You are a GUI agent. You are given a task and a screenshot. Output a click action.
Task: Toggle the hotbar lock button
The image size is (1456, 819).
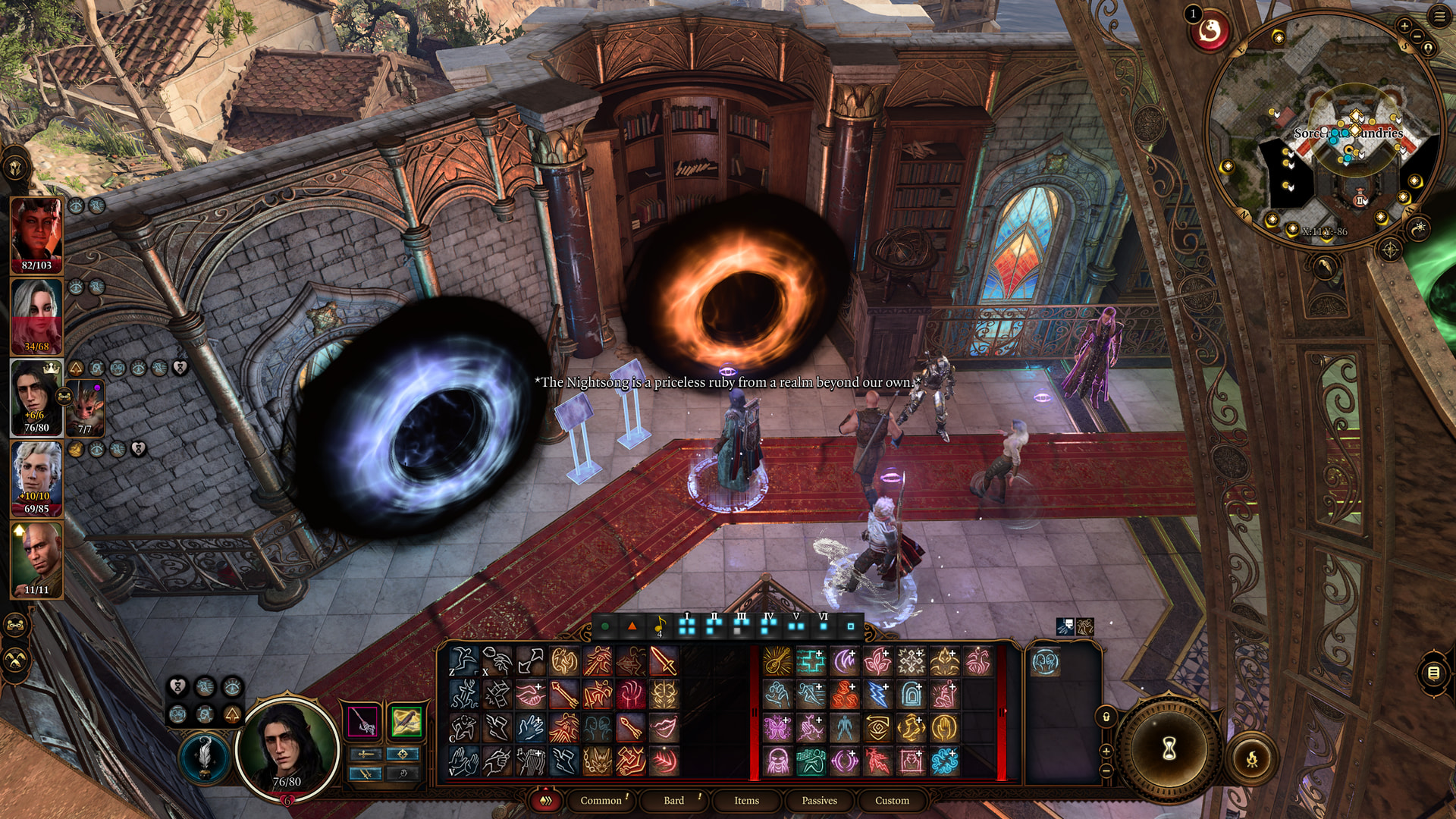click(x=1106, y=717)
